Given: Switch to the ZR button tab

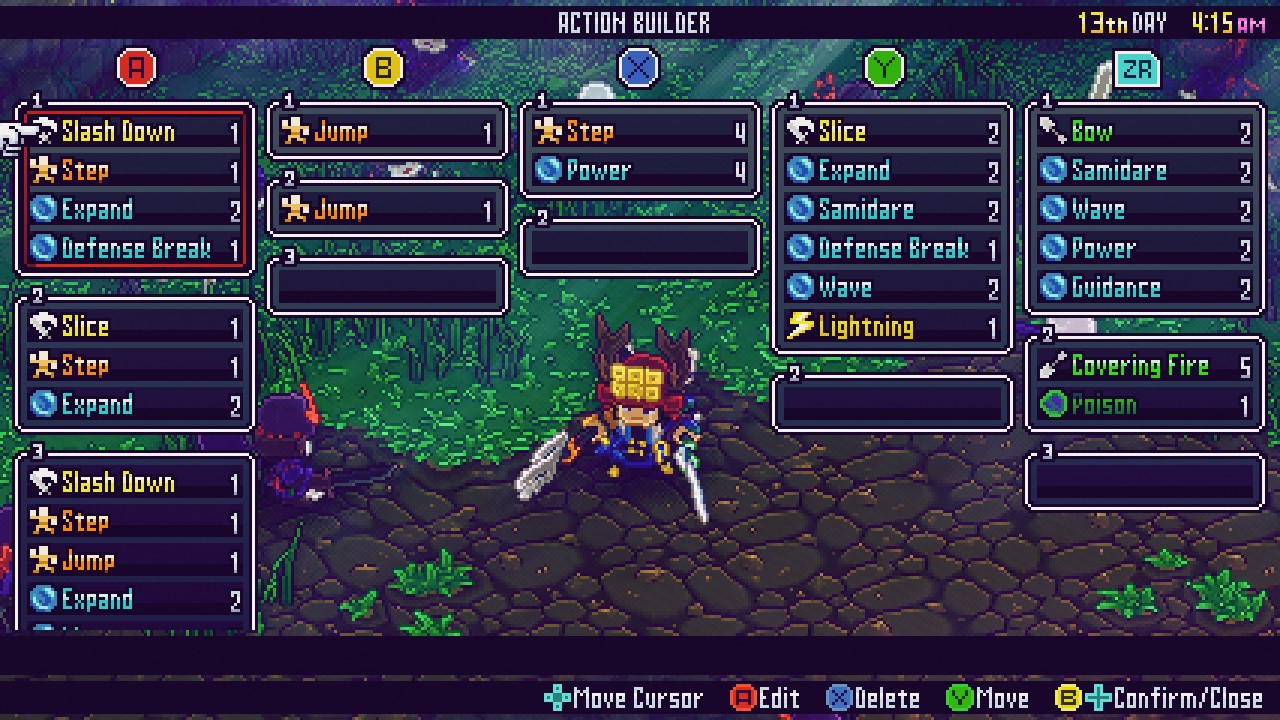Looking at the screenshot, I should tap(1136, 68).
